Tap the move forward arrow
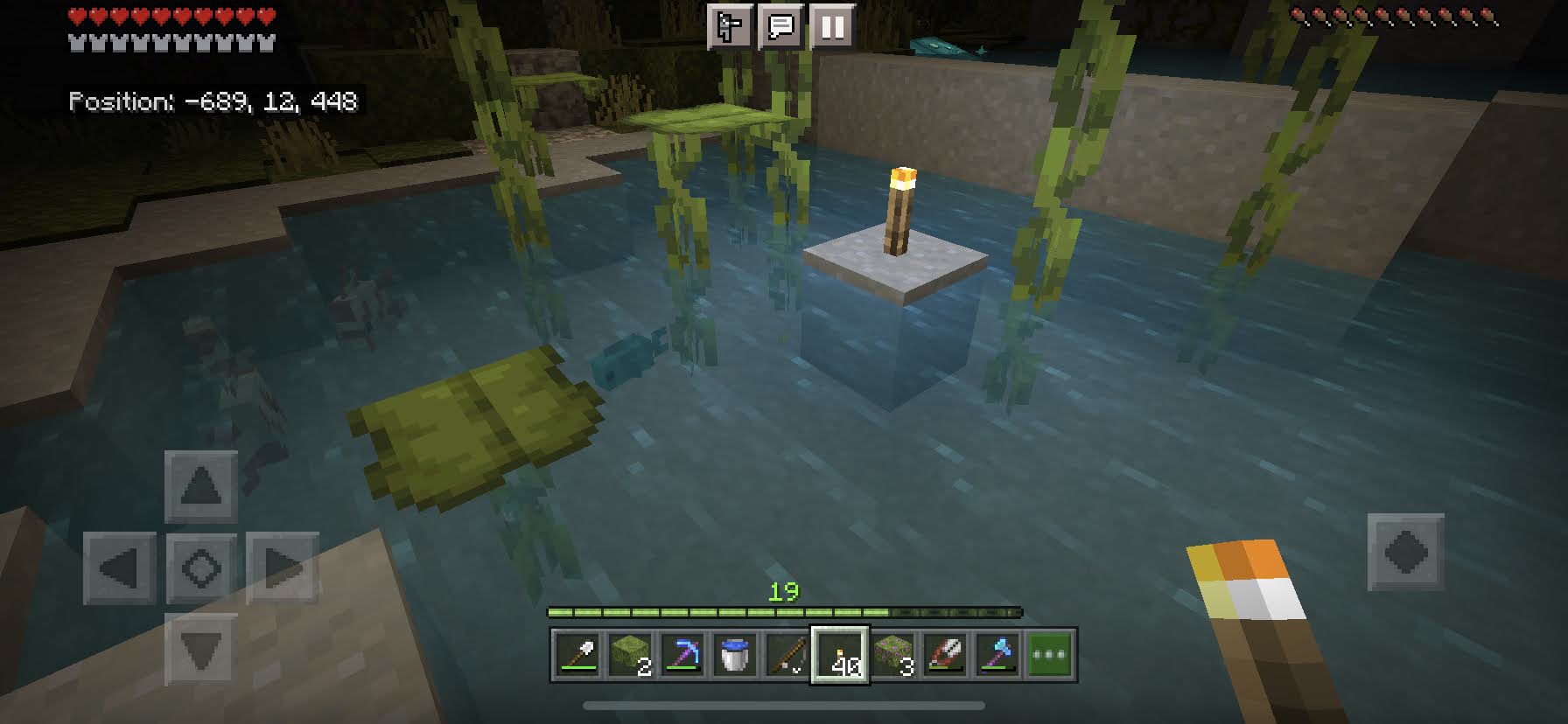The height and width of the screenshot is (724, 1568). point(201,486)
